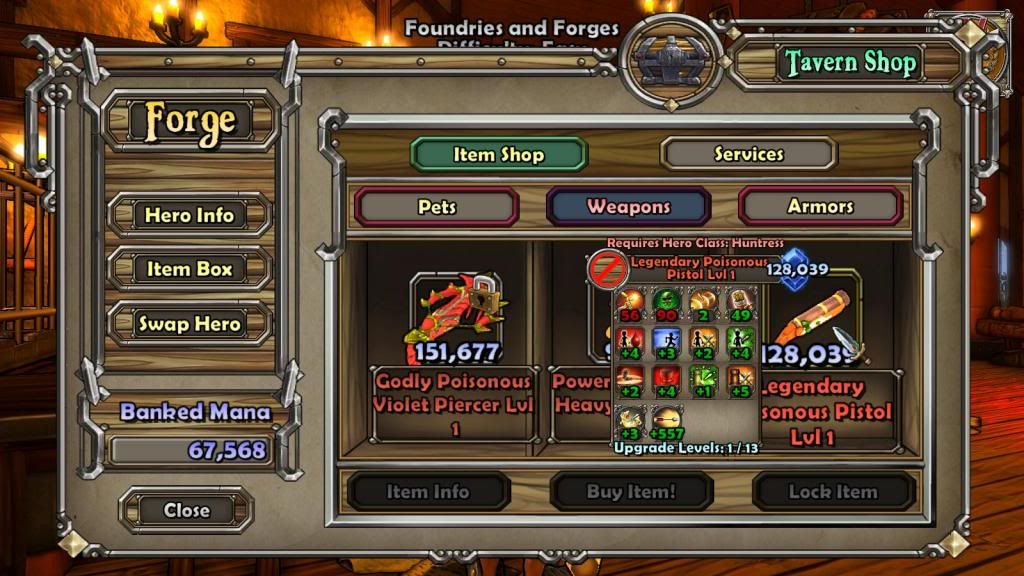Choose the Swap Hero button
The image size is (1024, 576).
pyautogui.click(x=189, y=324)
